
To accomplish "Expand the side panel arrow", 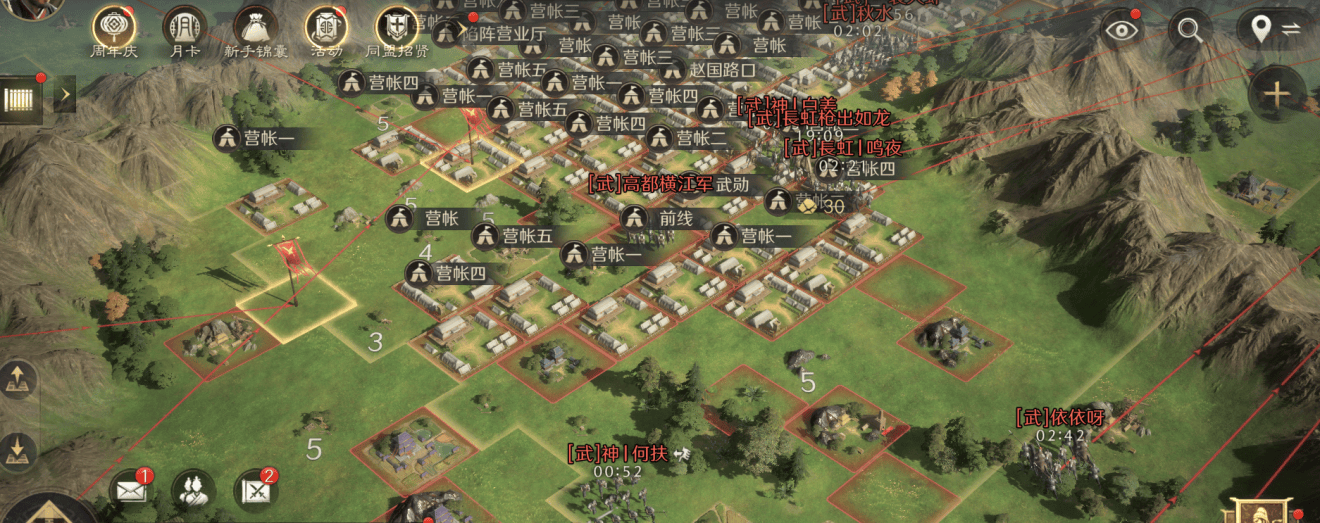I will (63, 95).
